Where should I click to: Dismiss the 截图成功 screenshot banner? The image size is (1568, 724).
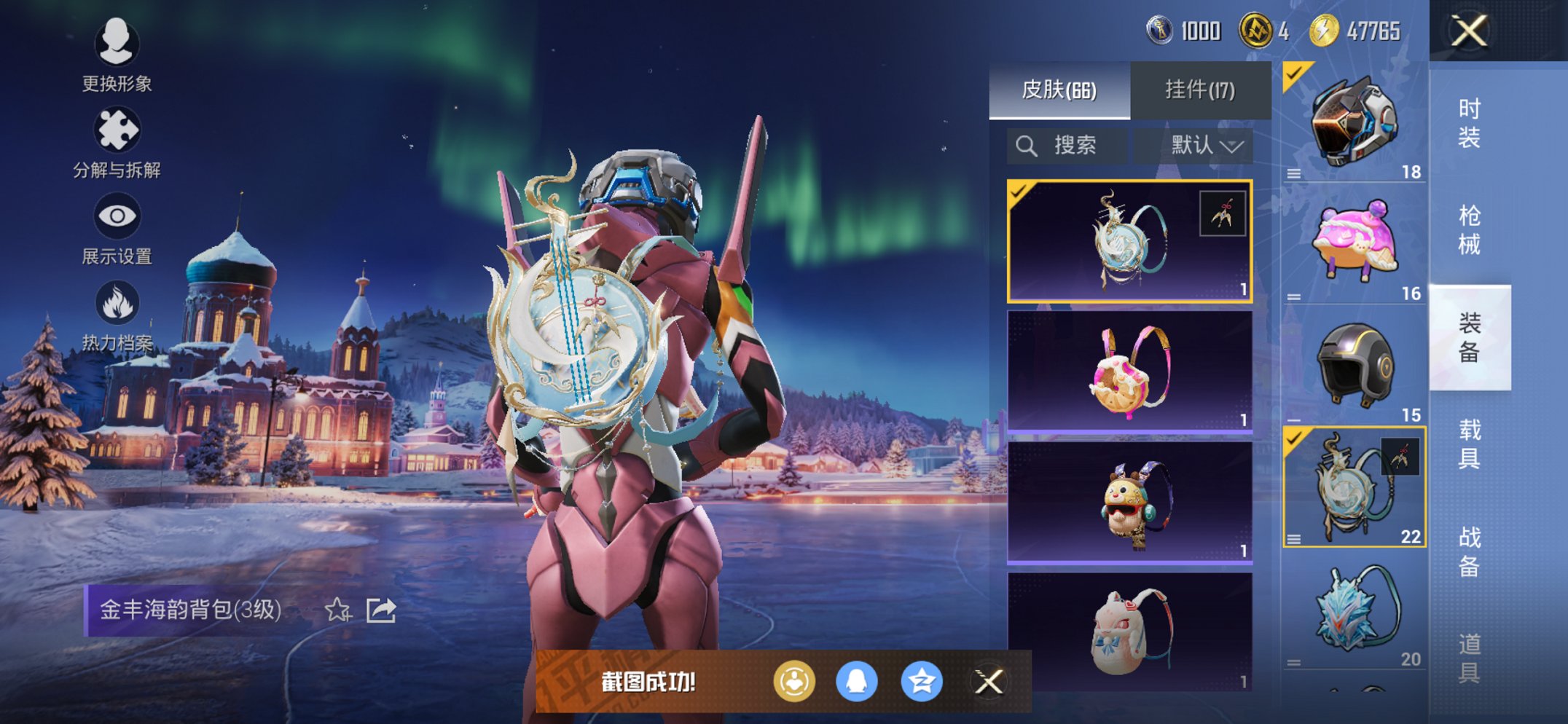tap(989, 682)
